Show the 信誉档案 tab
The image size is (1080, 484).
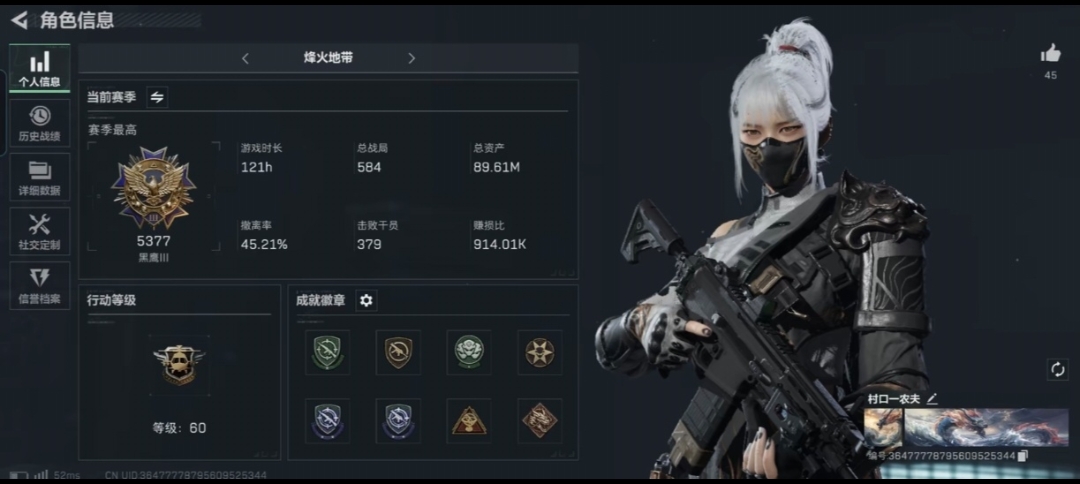coord(40,285)
